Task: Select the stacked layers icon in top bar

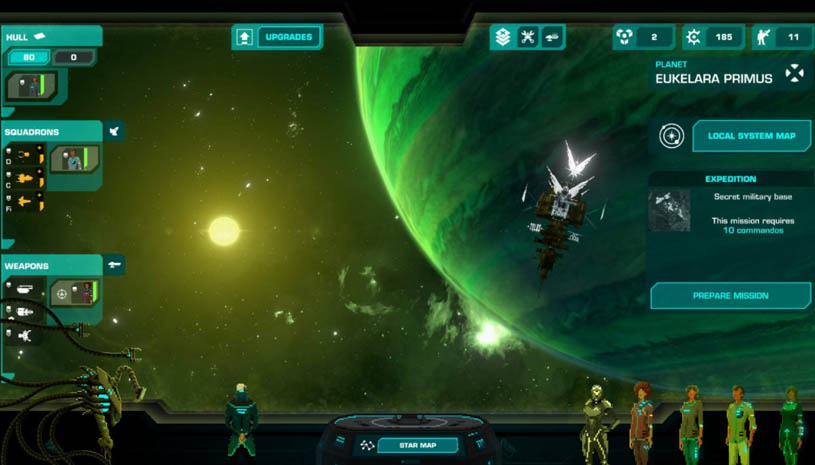Action: click(x=502, y=37)
